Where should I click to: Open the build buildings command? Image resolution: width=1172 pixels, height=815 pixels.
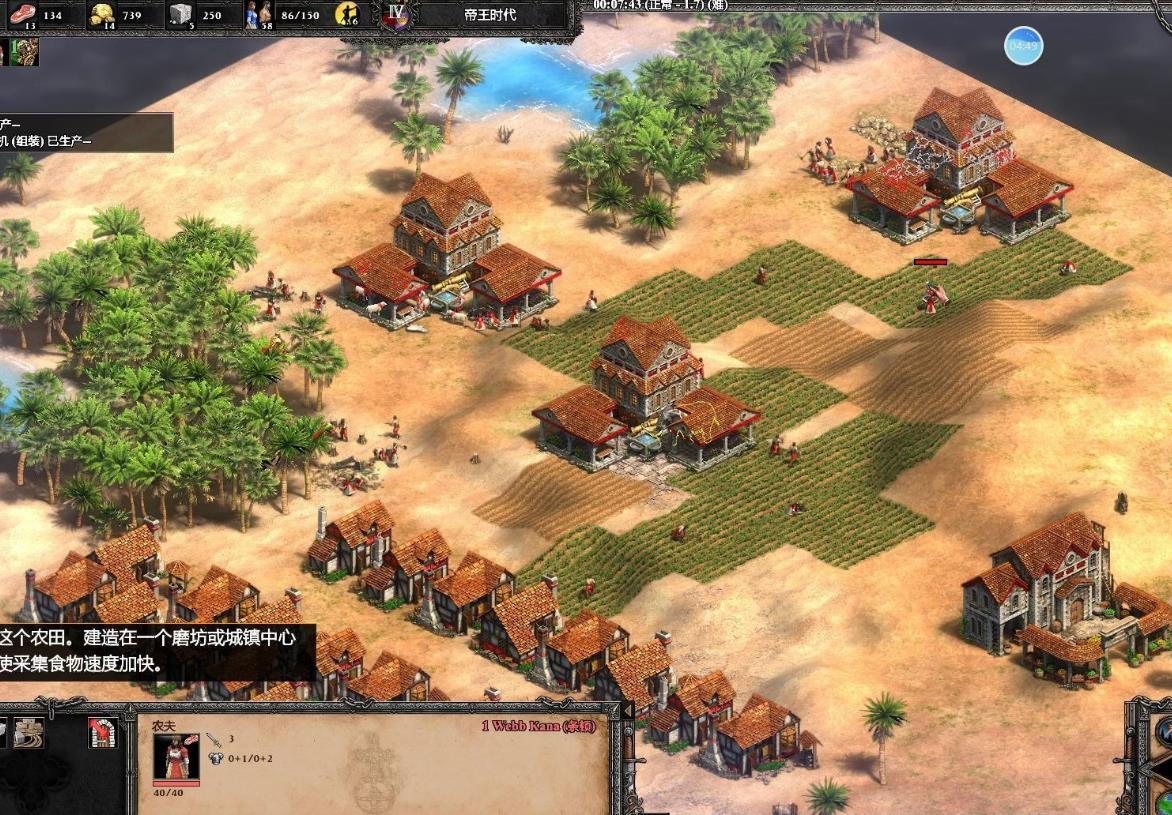pos(27,733)
